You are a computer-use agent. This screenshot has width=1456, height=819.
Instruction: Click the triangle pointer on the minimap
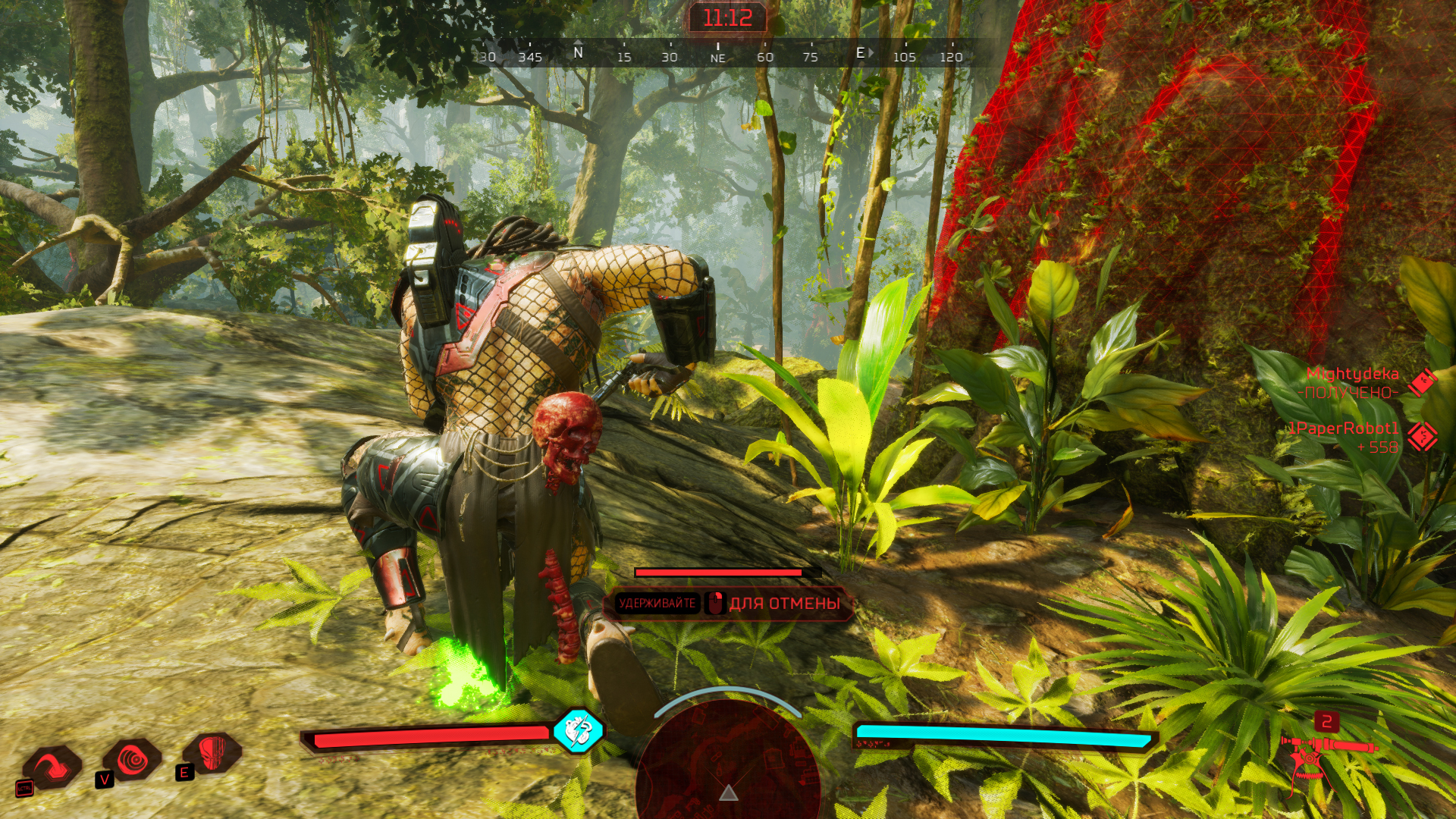pyautogui.click(x=728, y=795)
